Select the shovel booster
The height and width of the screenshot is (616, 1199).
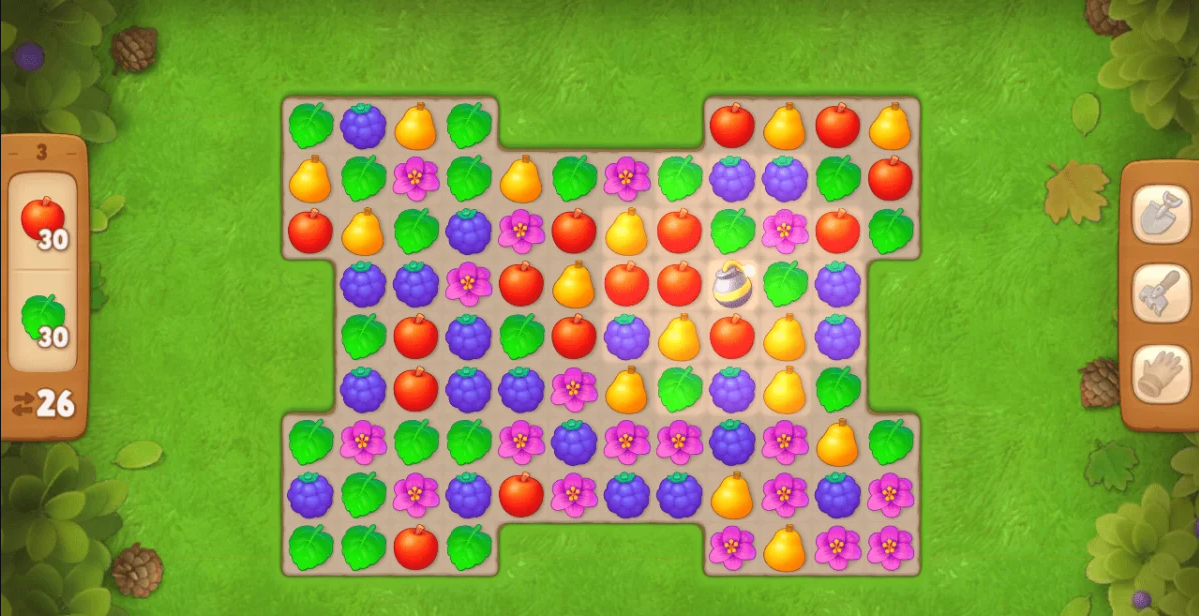point(1160,215)
